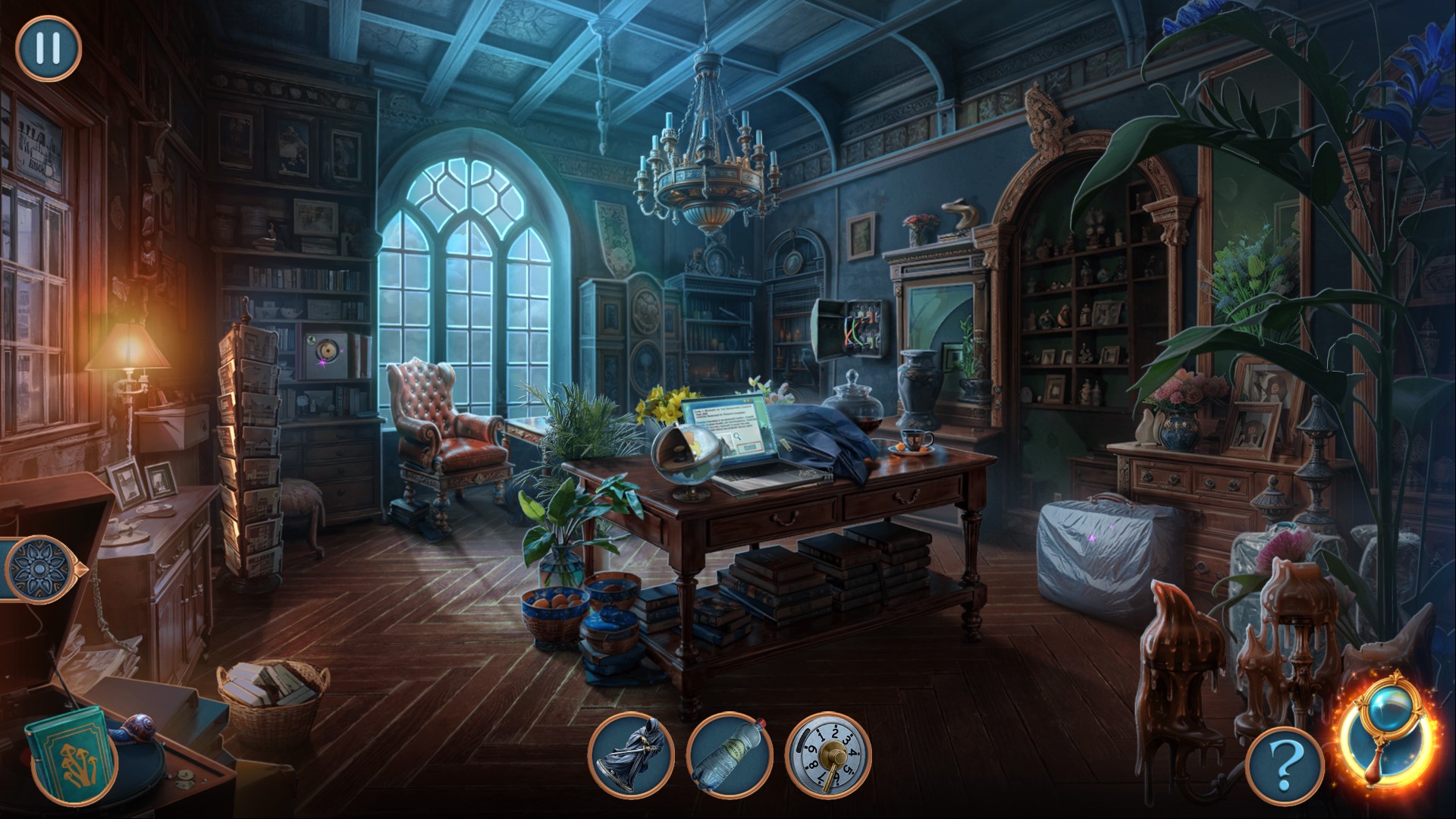
Task: Select the combination dial item
Action: click(x=829, y=755)
